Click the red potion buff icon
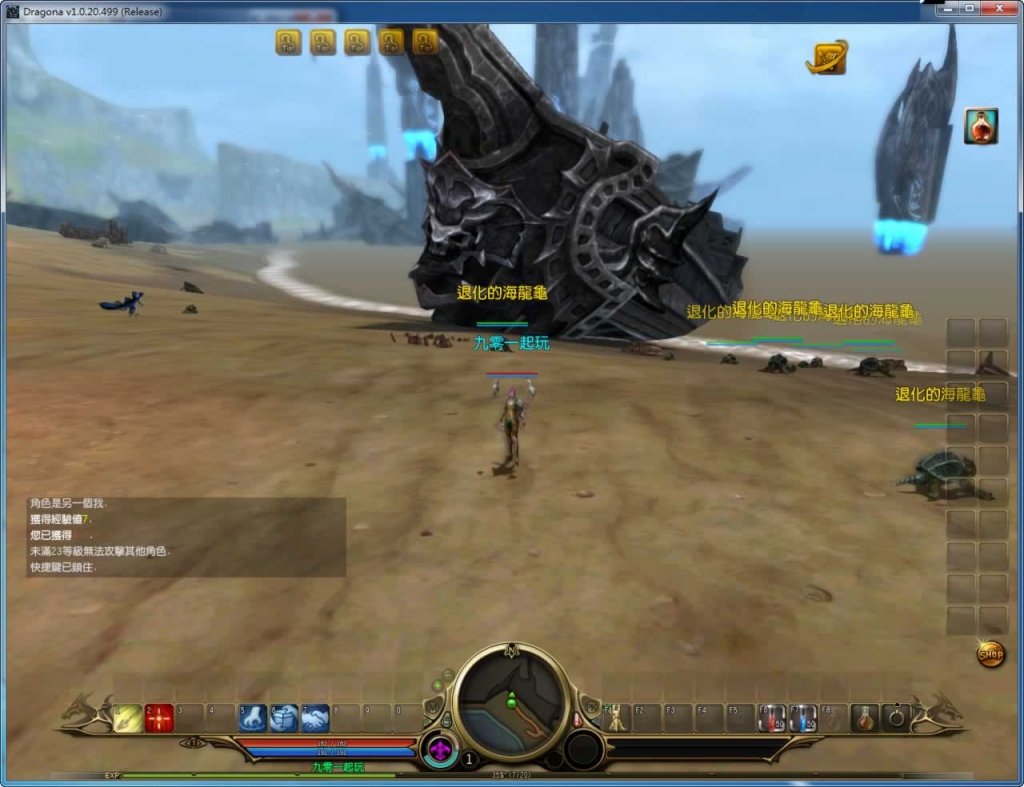Image resolution: width=1024 pixels, height=787 pixels. [980, 126]
